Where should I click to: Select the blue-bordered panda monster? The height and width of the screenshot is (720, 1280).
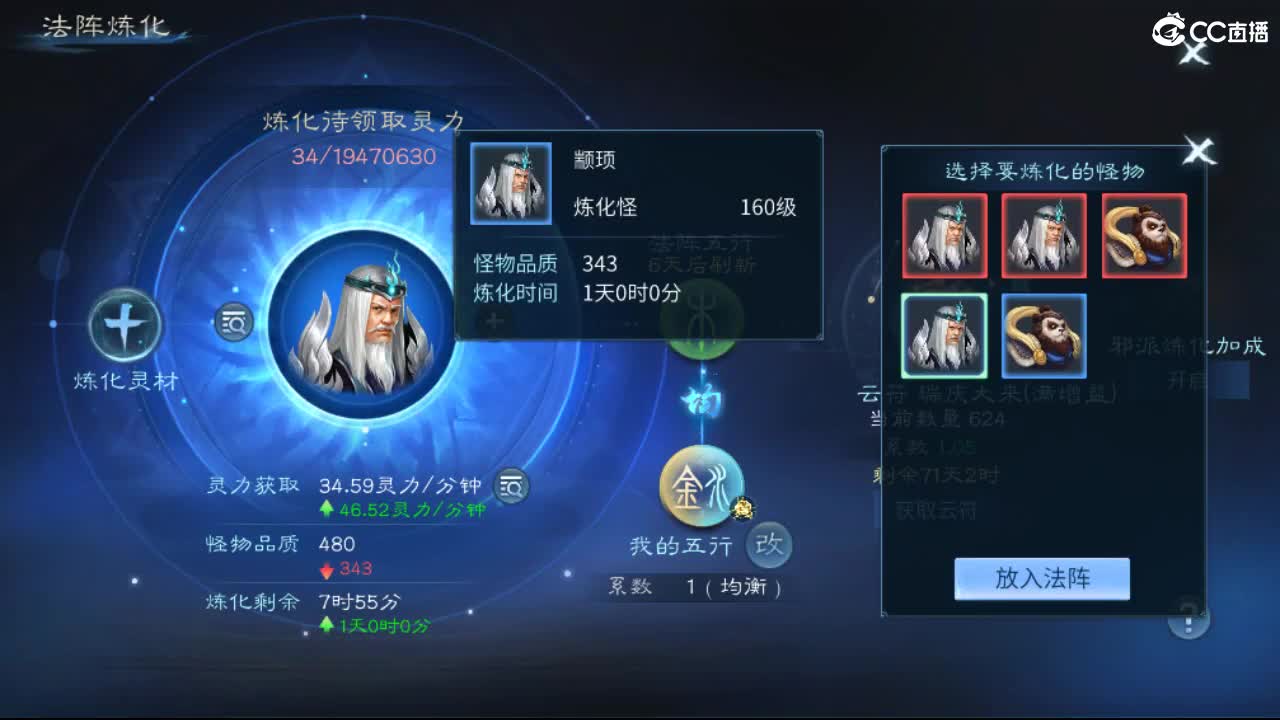point(1043,335)
